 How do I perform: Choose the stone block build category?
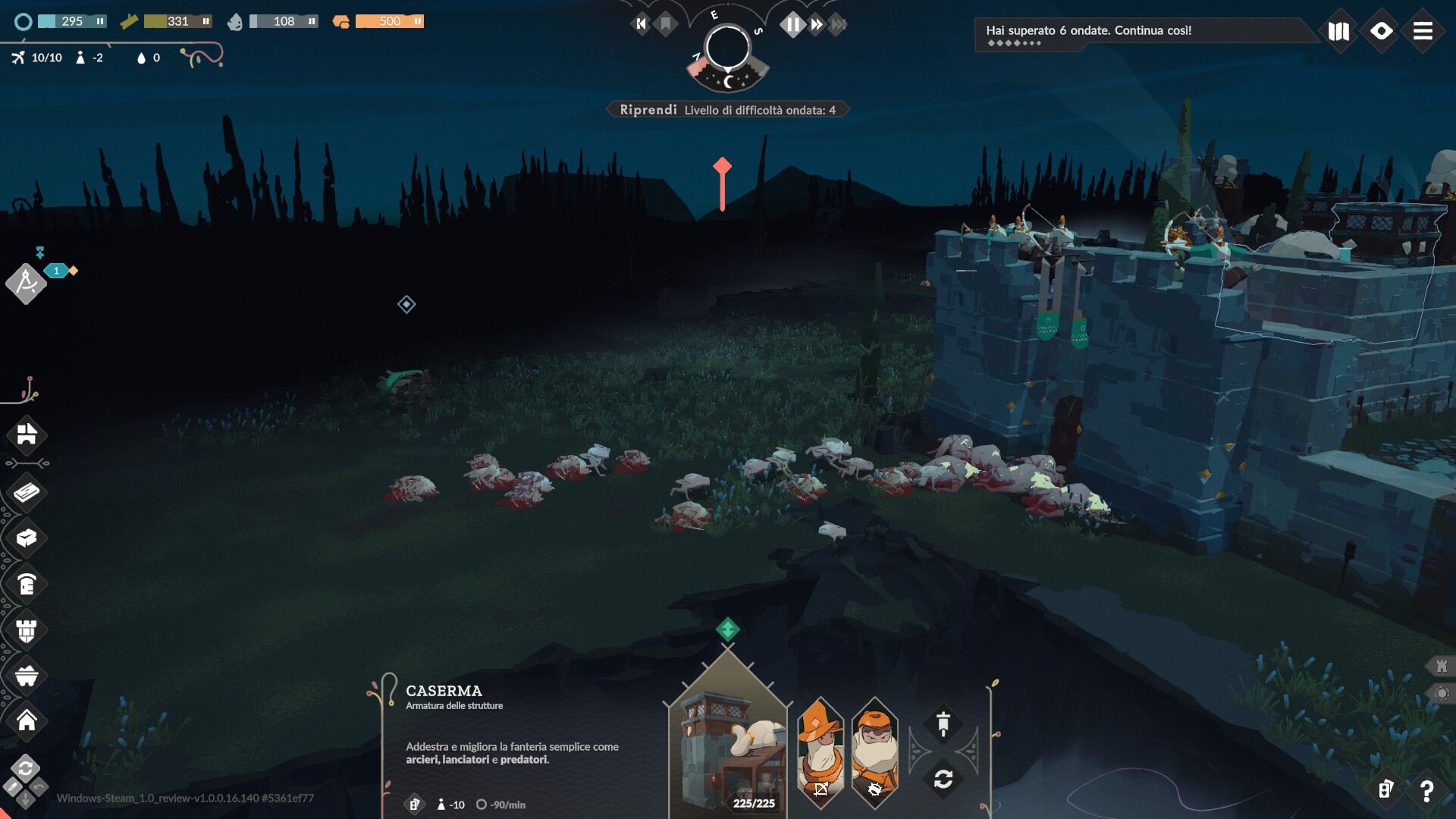(x=27, y=538)
